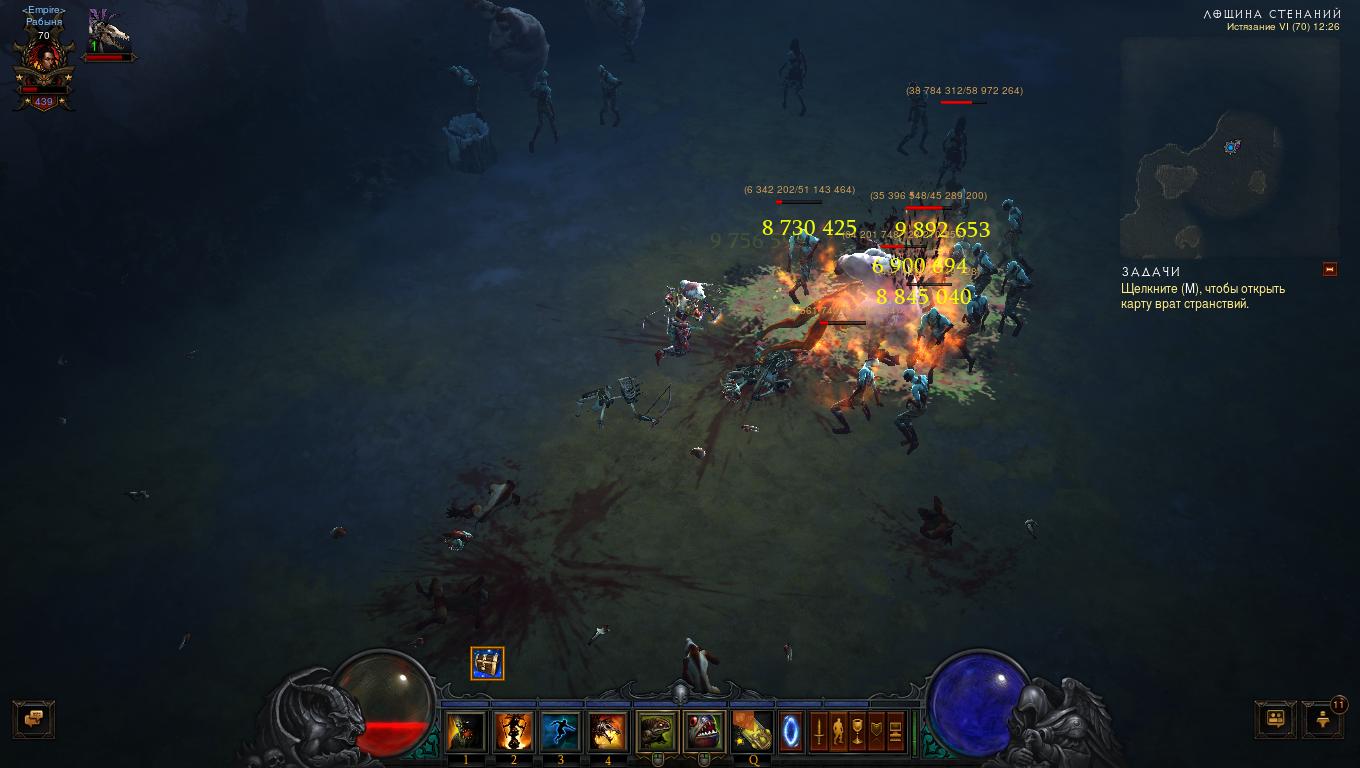Open the notifications button showing 11
The width and height of the screenshot is (1360, 768).
coord(1324,718)
